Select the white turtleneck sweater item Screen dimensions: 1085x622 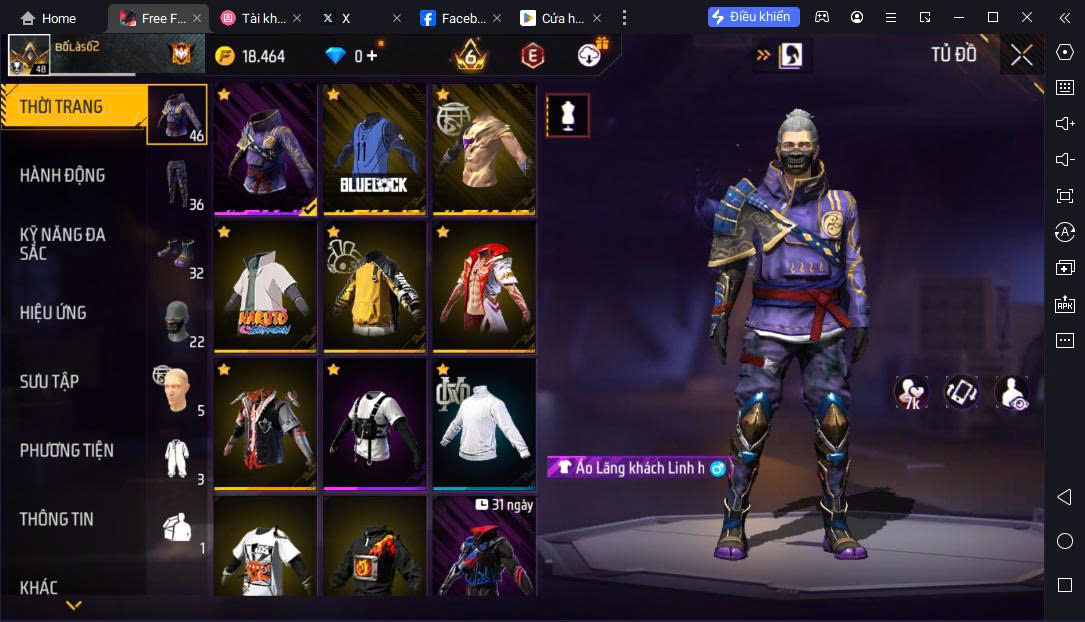[x=484, y=423]
